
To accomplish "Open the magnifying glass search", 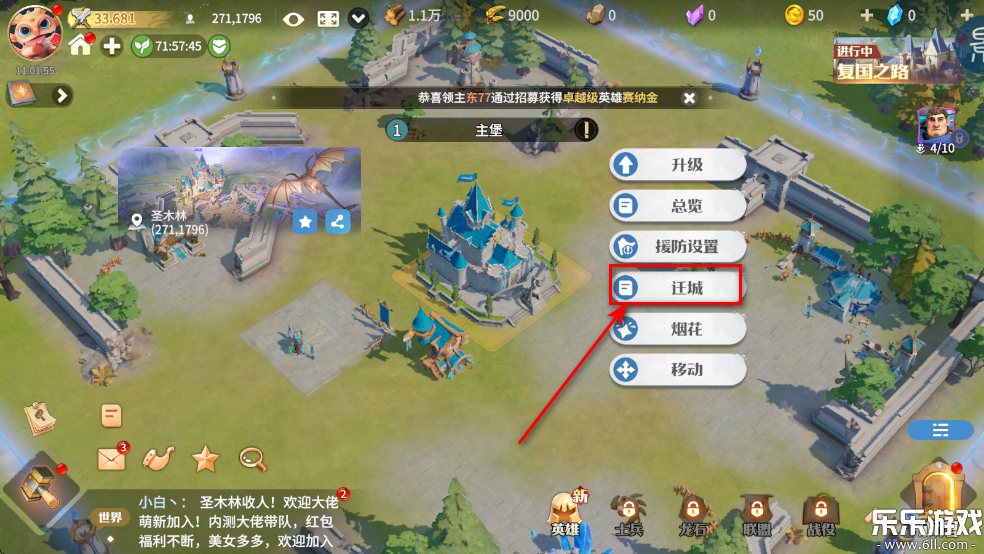I will pyautogui.click(x=252, y=459).
